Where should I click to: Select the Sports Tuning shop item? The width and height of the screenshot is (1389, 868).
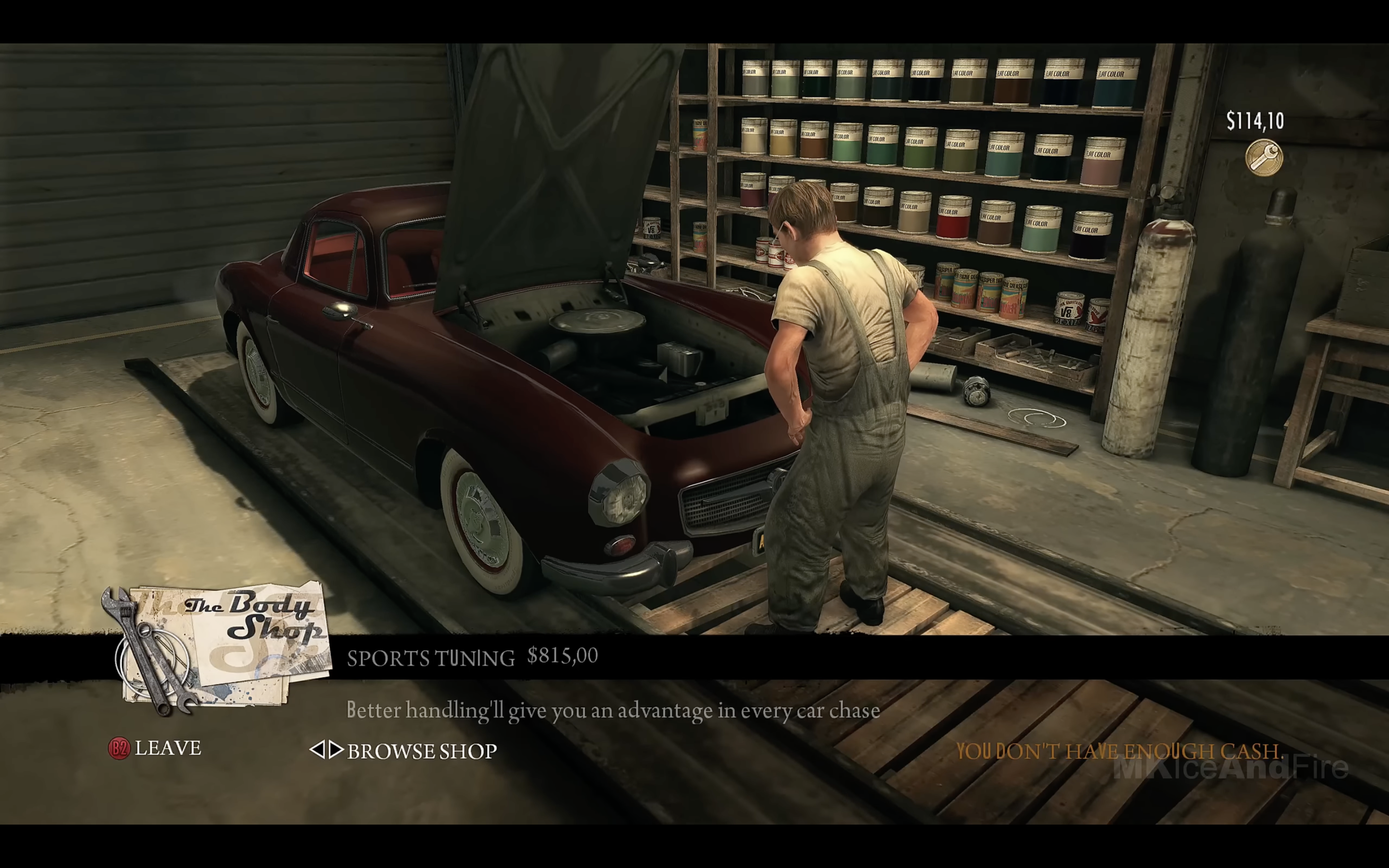point(431,658)
